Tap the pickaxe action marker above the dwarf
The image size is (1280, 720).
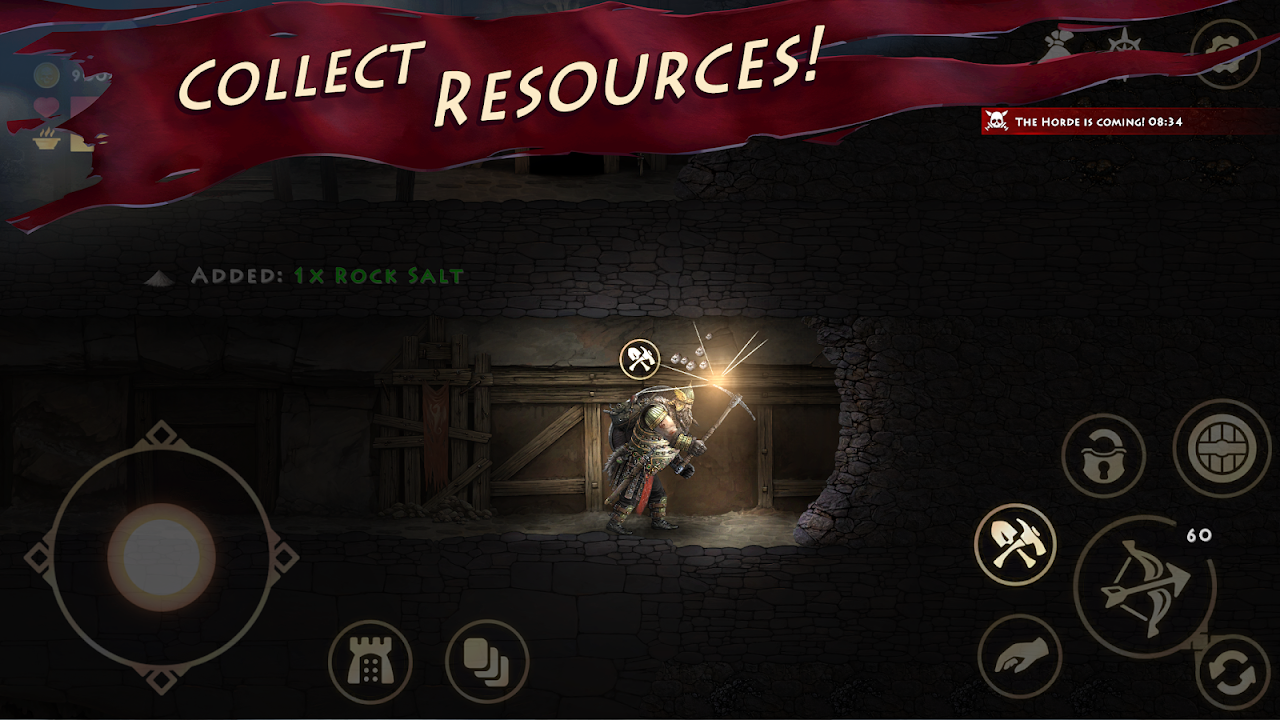pos(638,358)
